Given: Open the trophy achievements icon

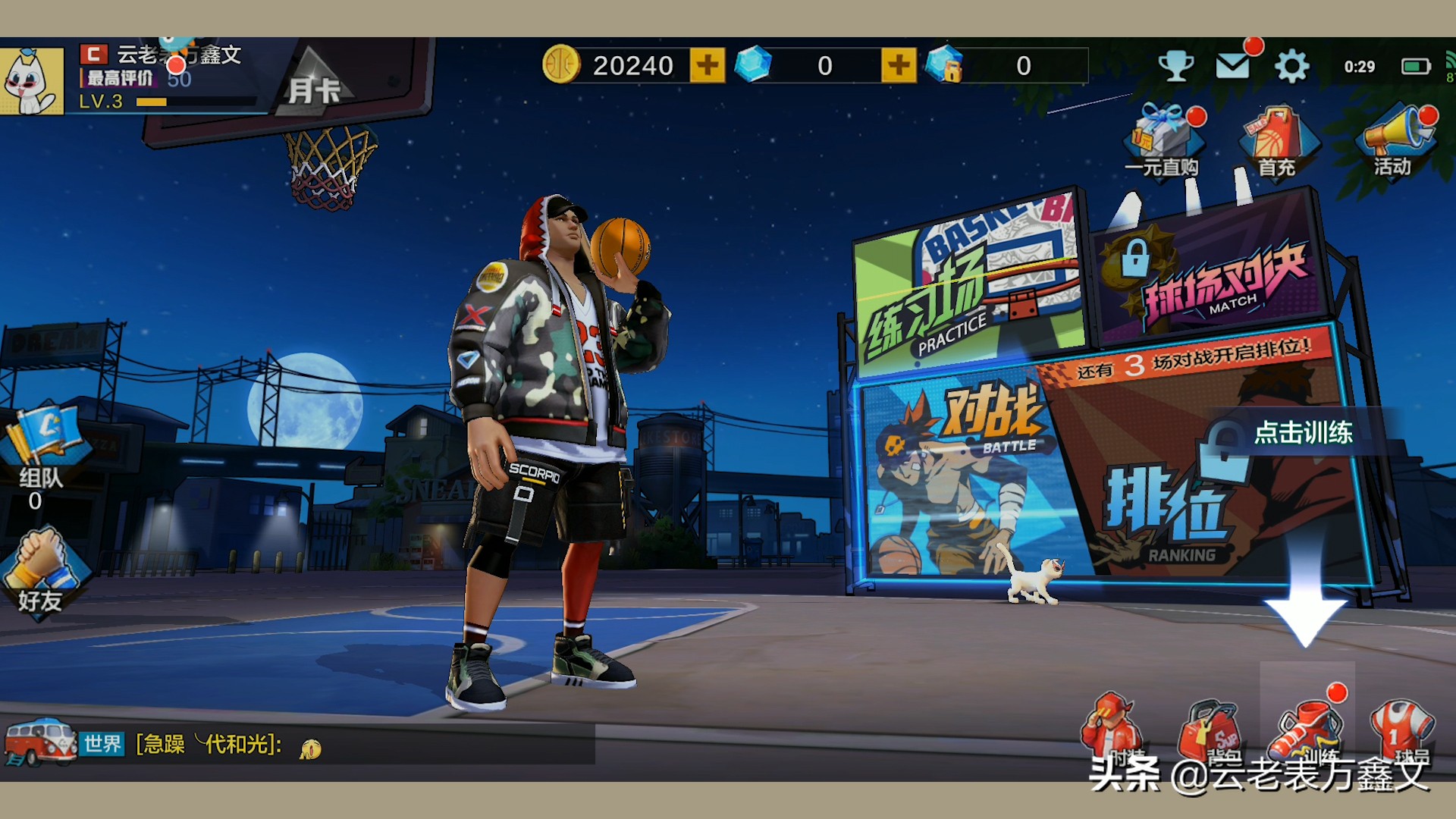Looking at the screenshot, I should 1175,67.
